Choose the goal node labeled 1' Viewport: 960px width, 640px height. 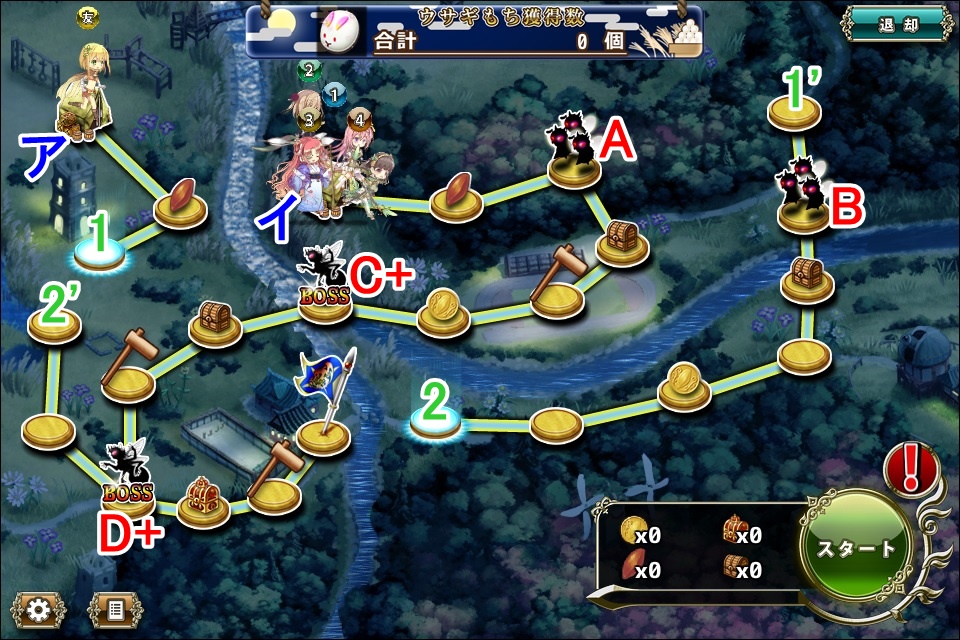point(794,112)
